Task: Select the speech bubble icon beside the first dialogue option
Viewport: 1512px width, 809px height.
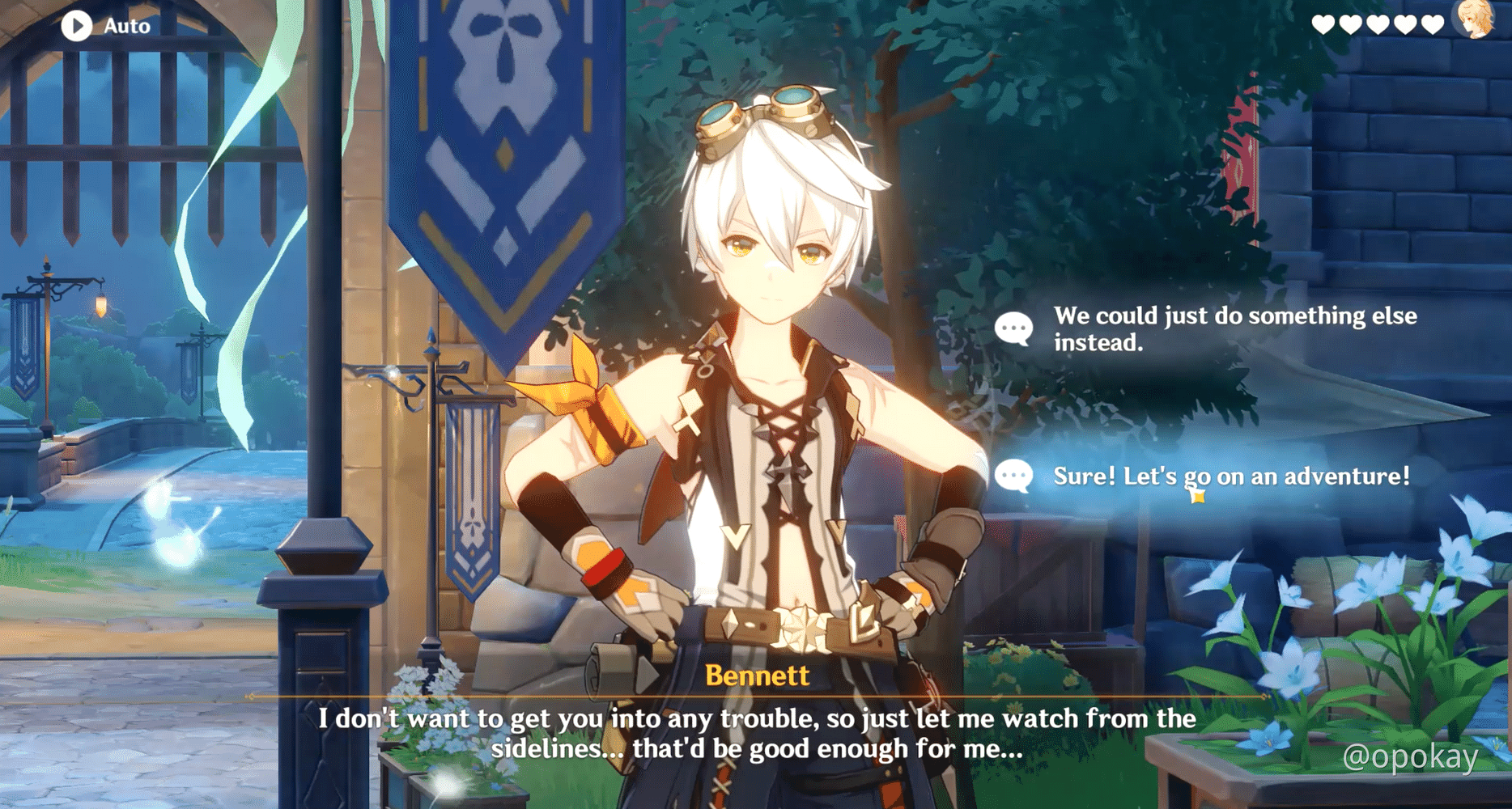Action: 1015,328
